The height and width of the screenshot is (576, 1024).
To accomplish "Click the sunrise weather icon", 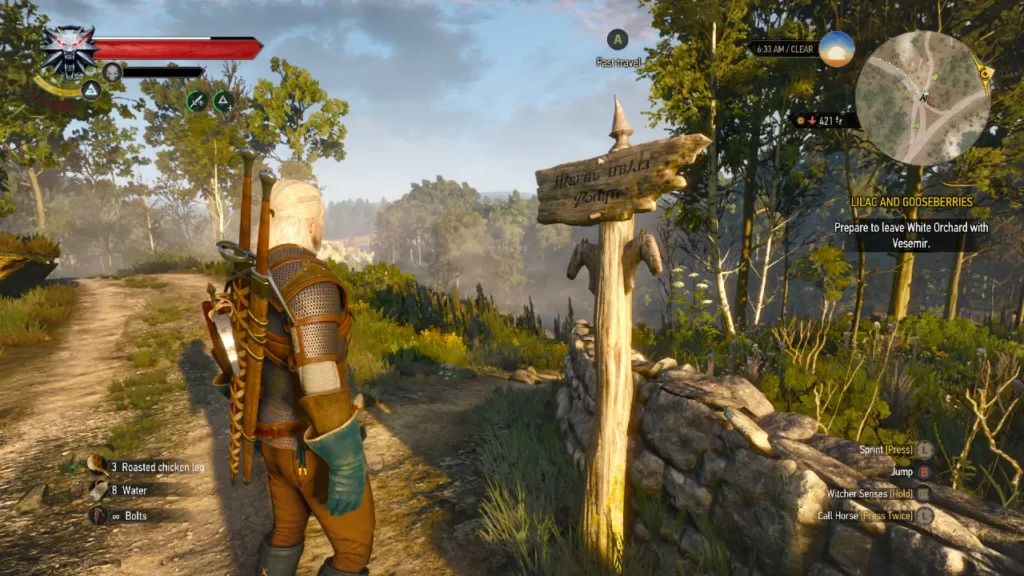I will 836,48.
